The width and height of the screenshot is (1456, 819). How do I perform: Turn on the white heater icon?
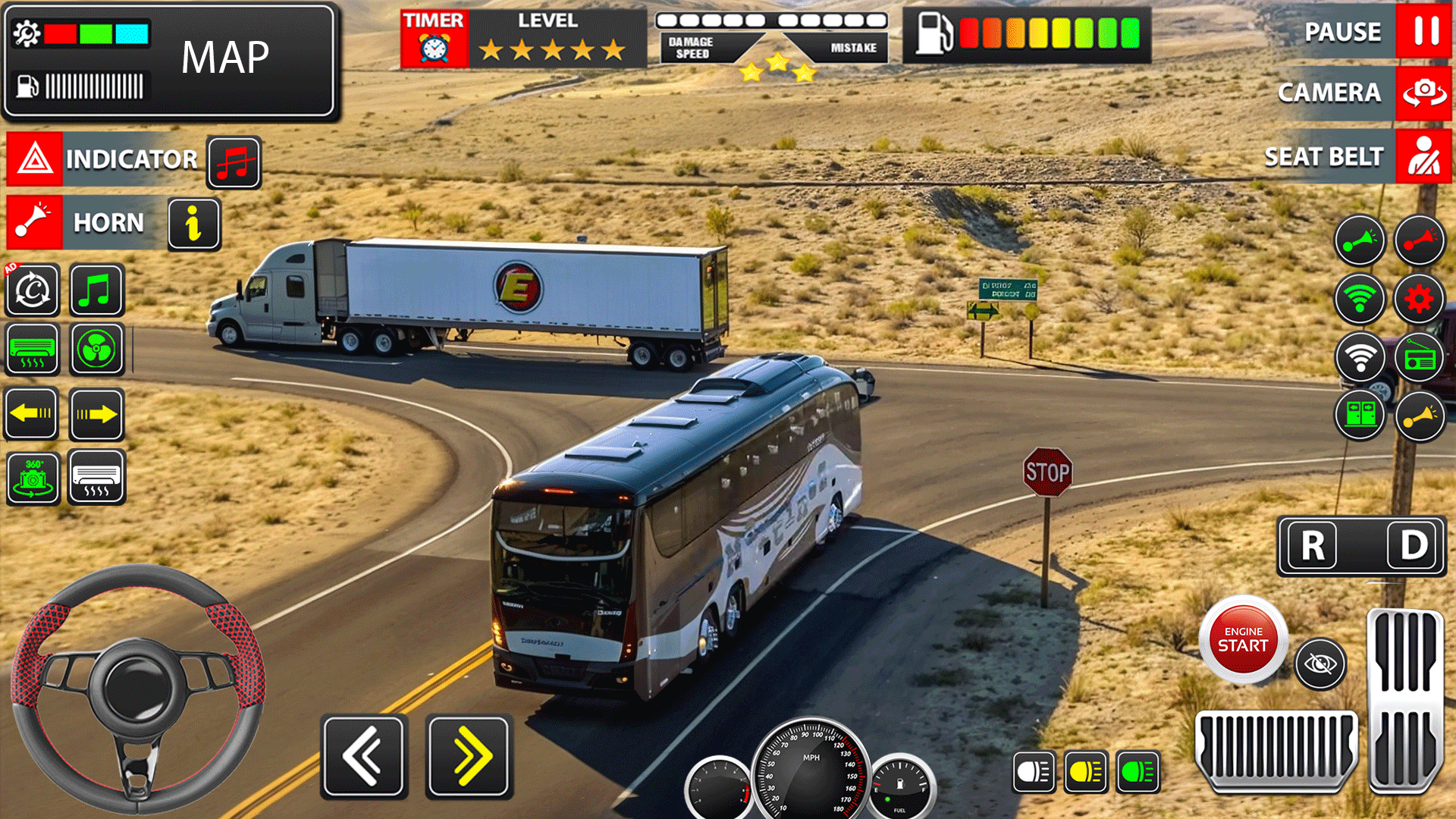97,479
